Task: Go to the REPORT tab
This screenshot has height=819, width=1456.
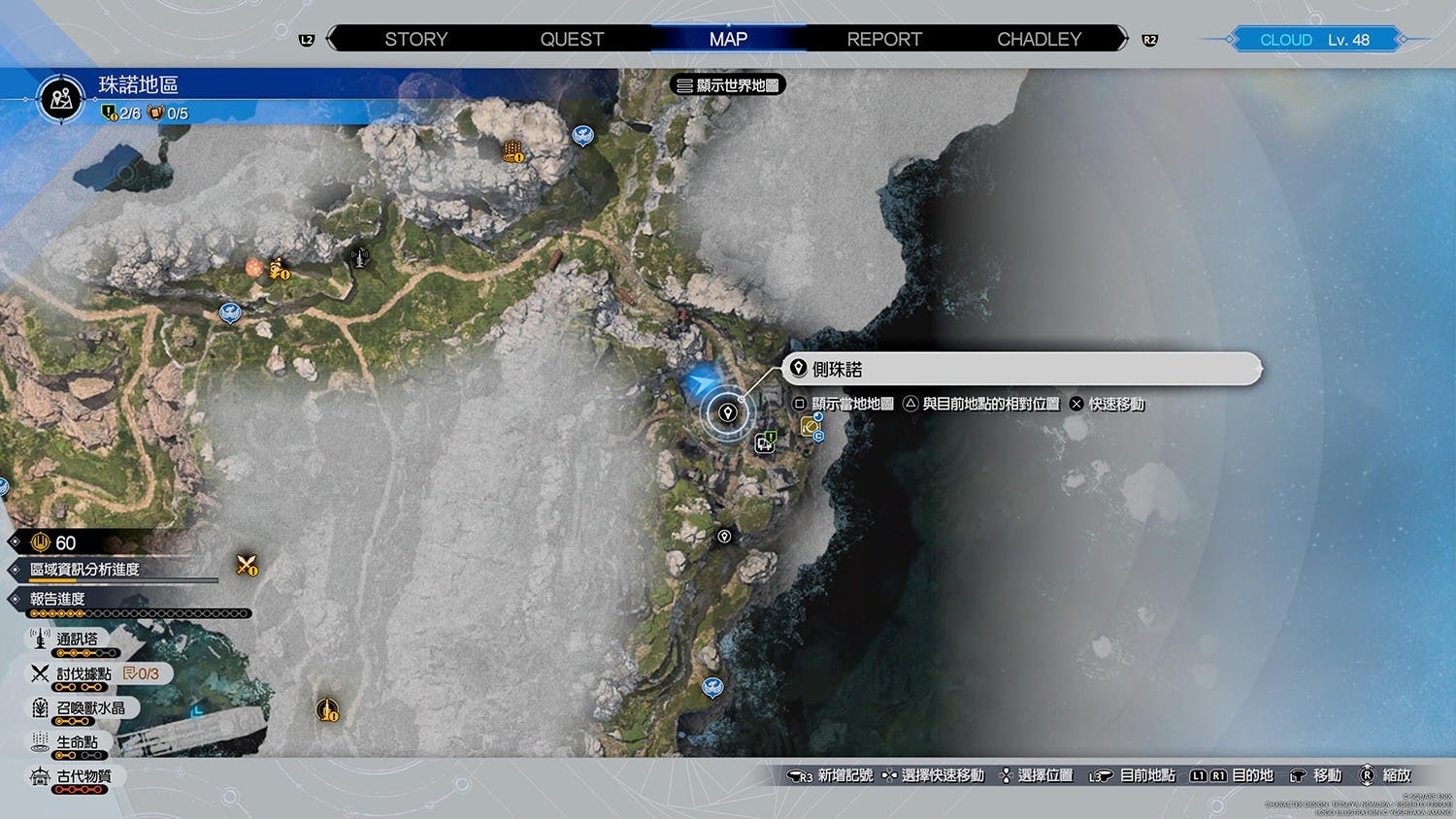Action: (x=883, y=40)
